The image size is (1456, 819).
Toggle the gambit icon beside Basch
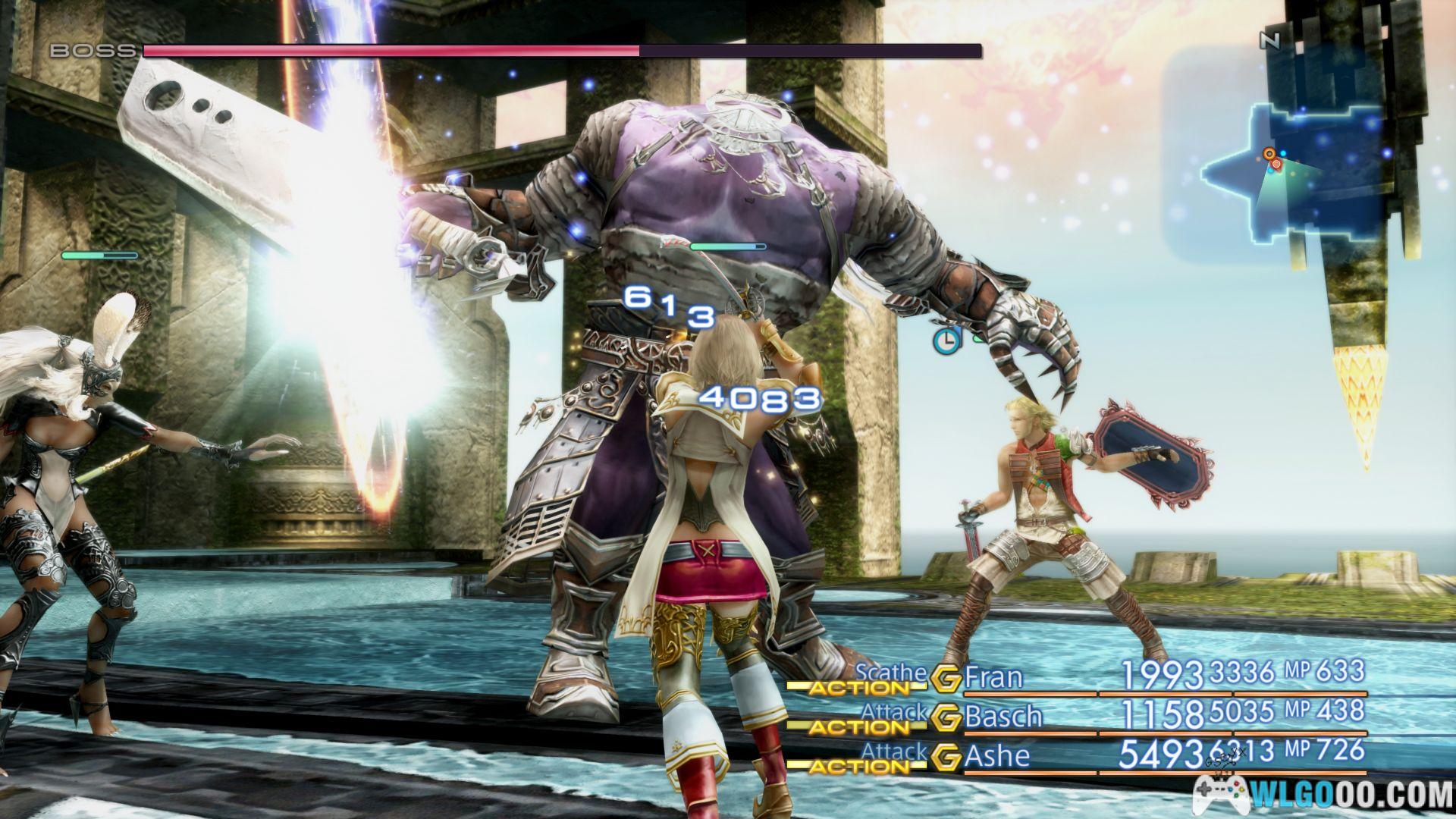[946, 718]
